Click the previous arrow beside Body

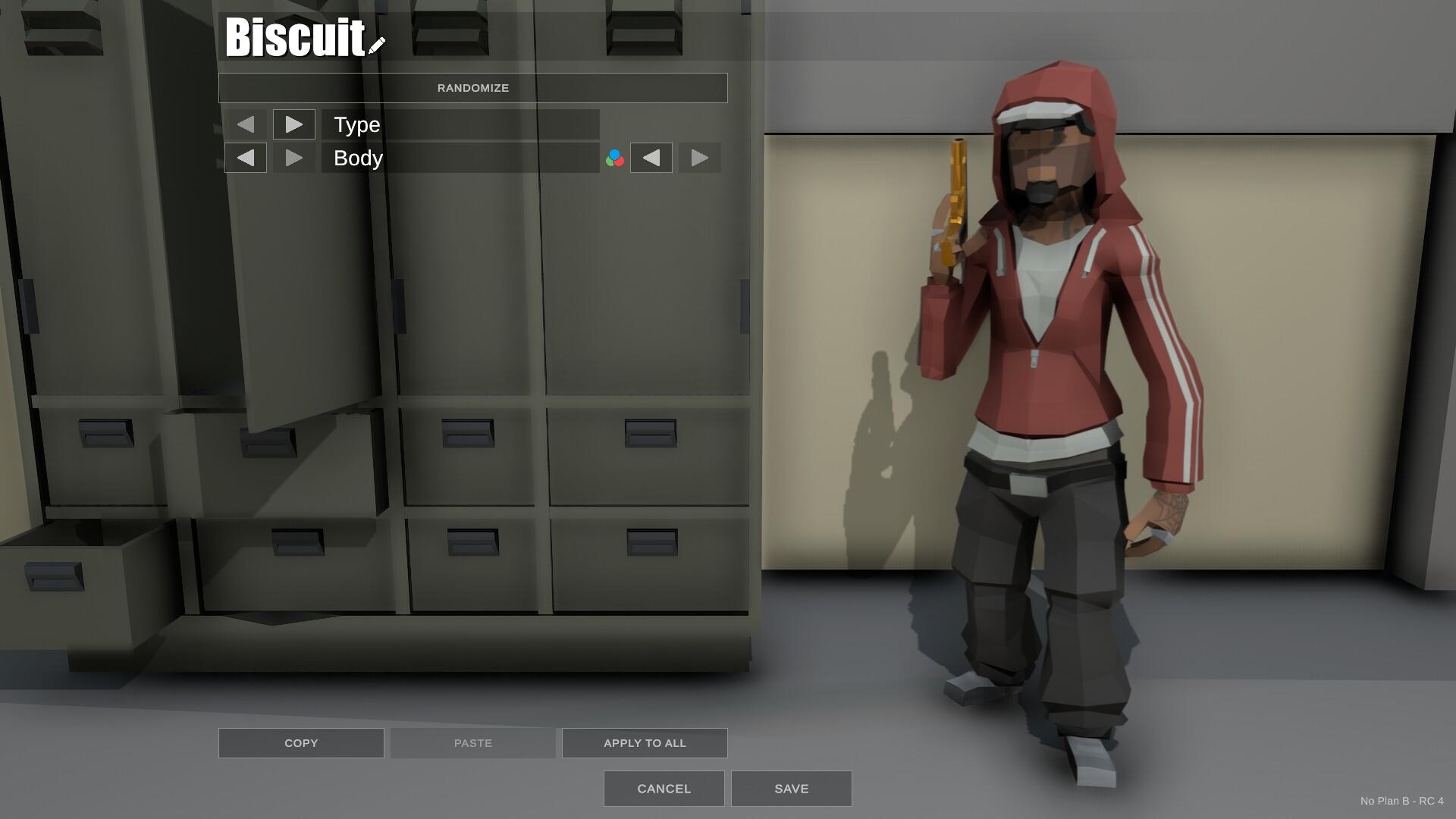click(246, 158)
